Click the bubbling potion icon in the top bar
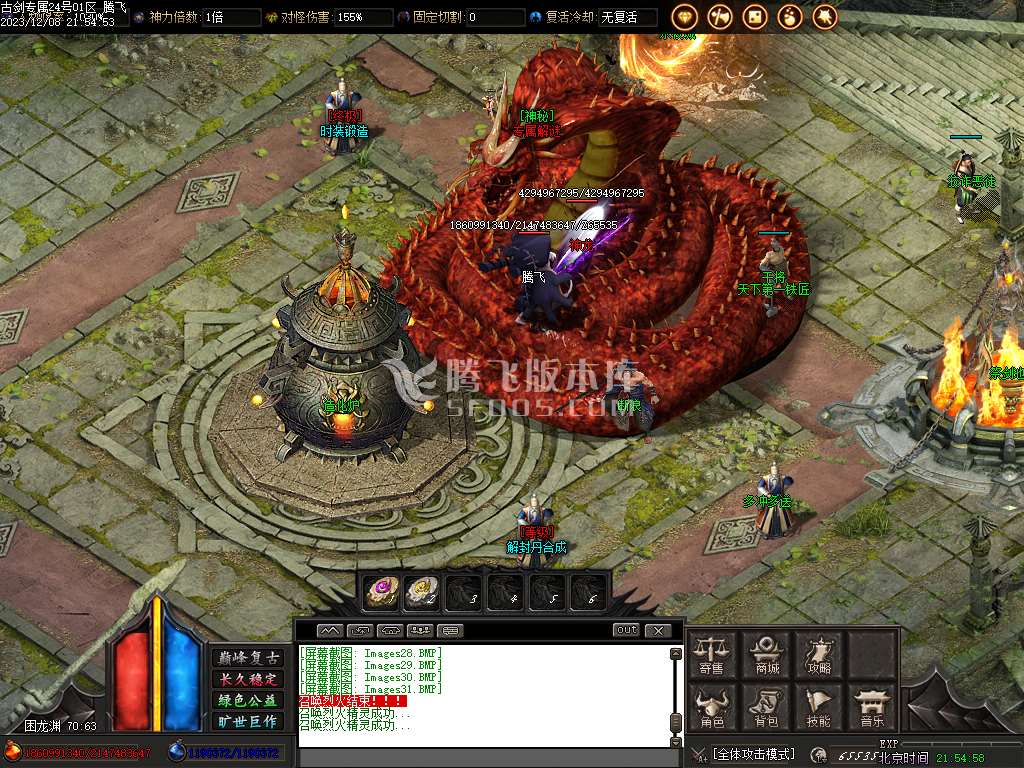1024x768 pixels. click(x=790, y=17)
